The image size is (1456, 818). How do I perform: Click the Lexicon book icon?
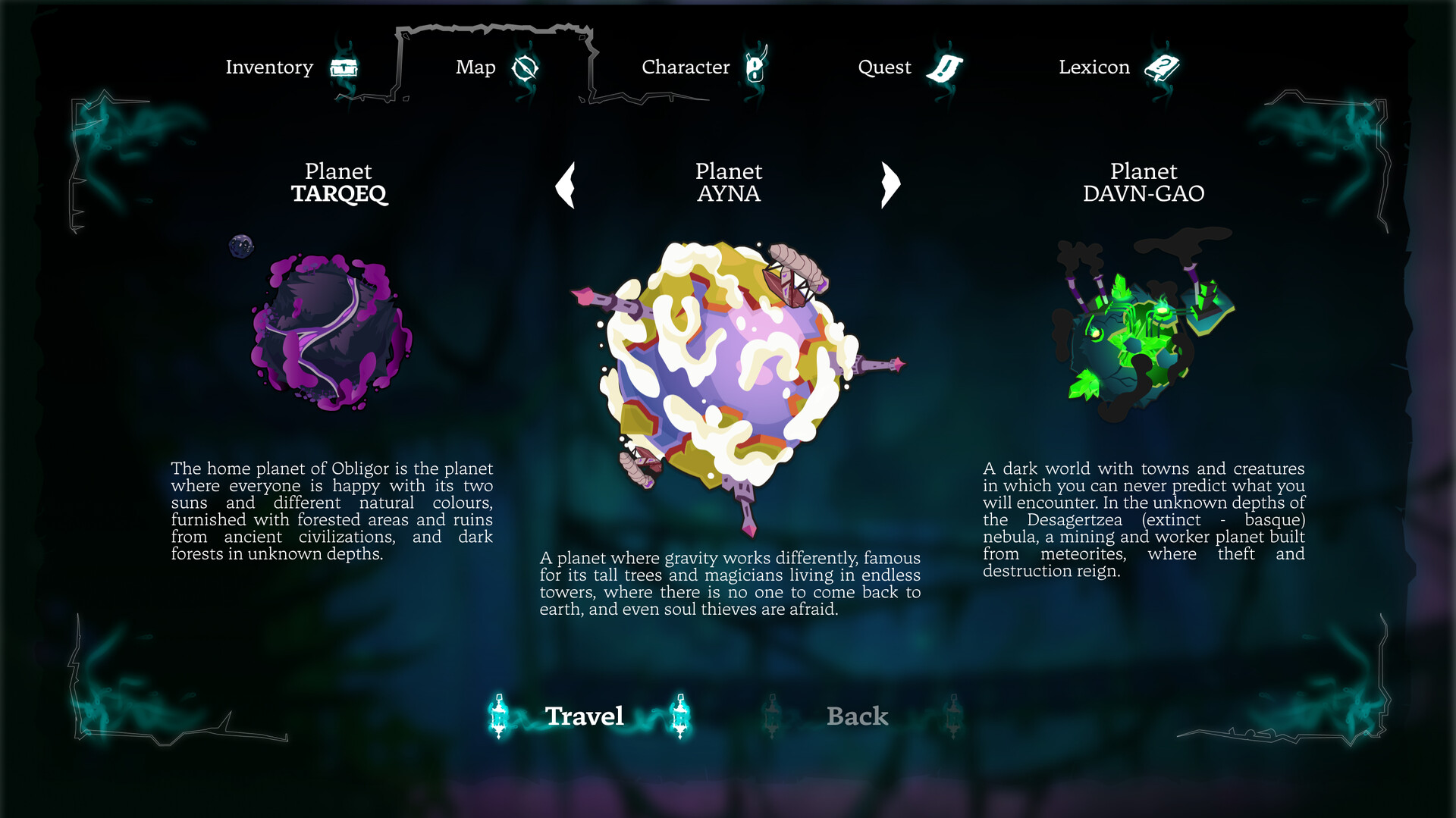tap(1163, 67)
